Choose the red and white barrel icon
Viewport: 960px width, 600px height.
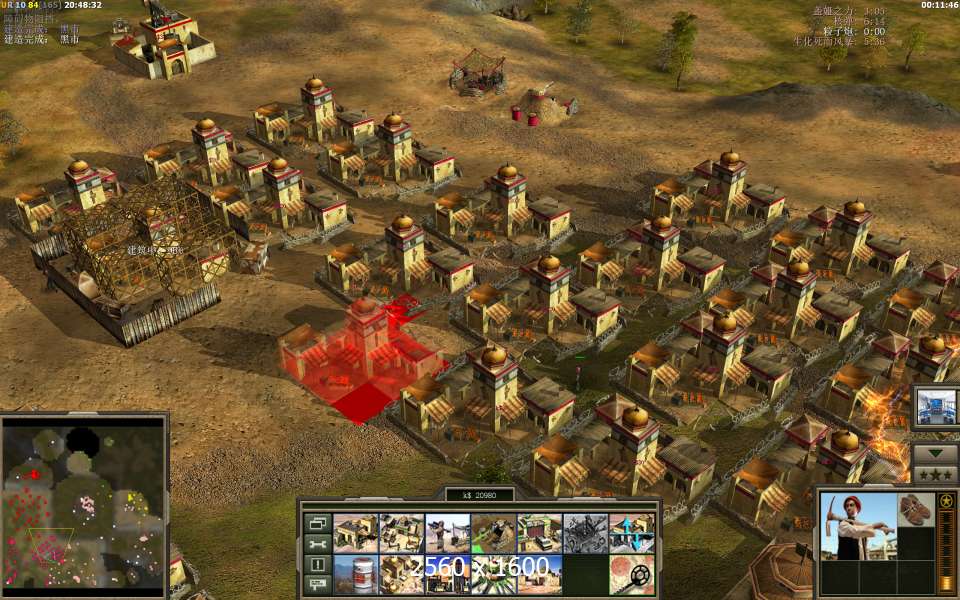pyautogui.click(x=355, y=574)
